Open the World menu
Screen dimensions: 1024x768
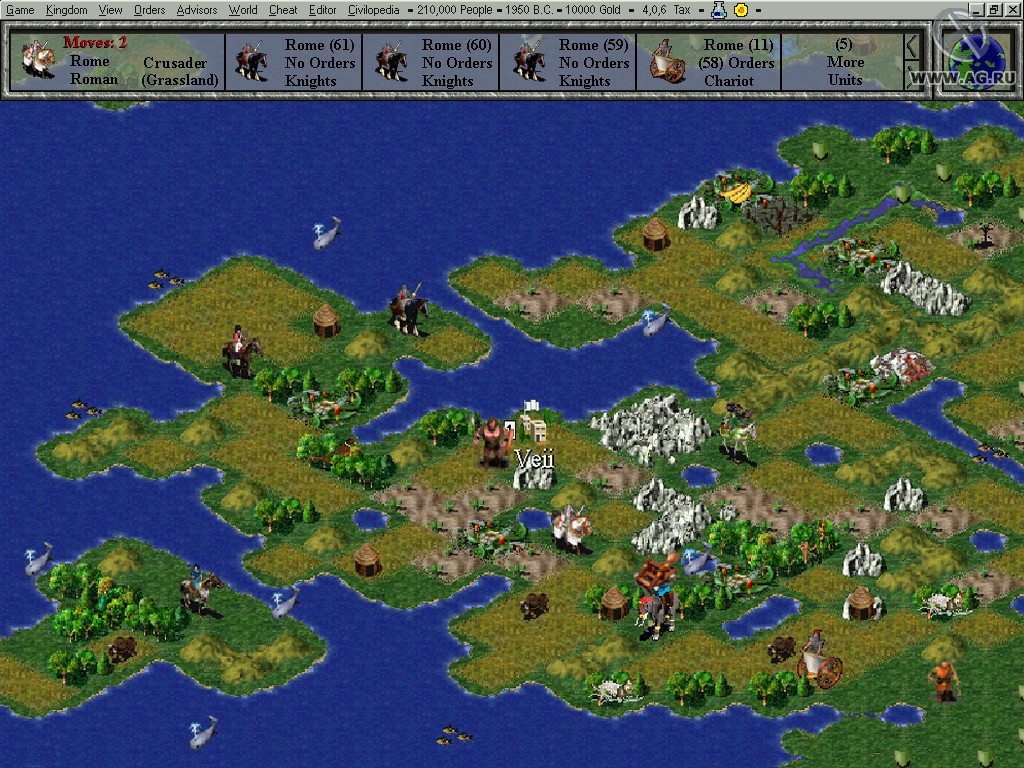pyautogui.click(x=243, y=10)
